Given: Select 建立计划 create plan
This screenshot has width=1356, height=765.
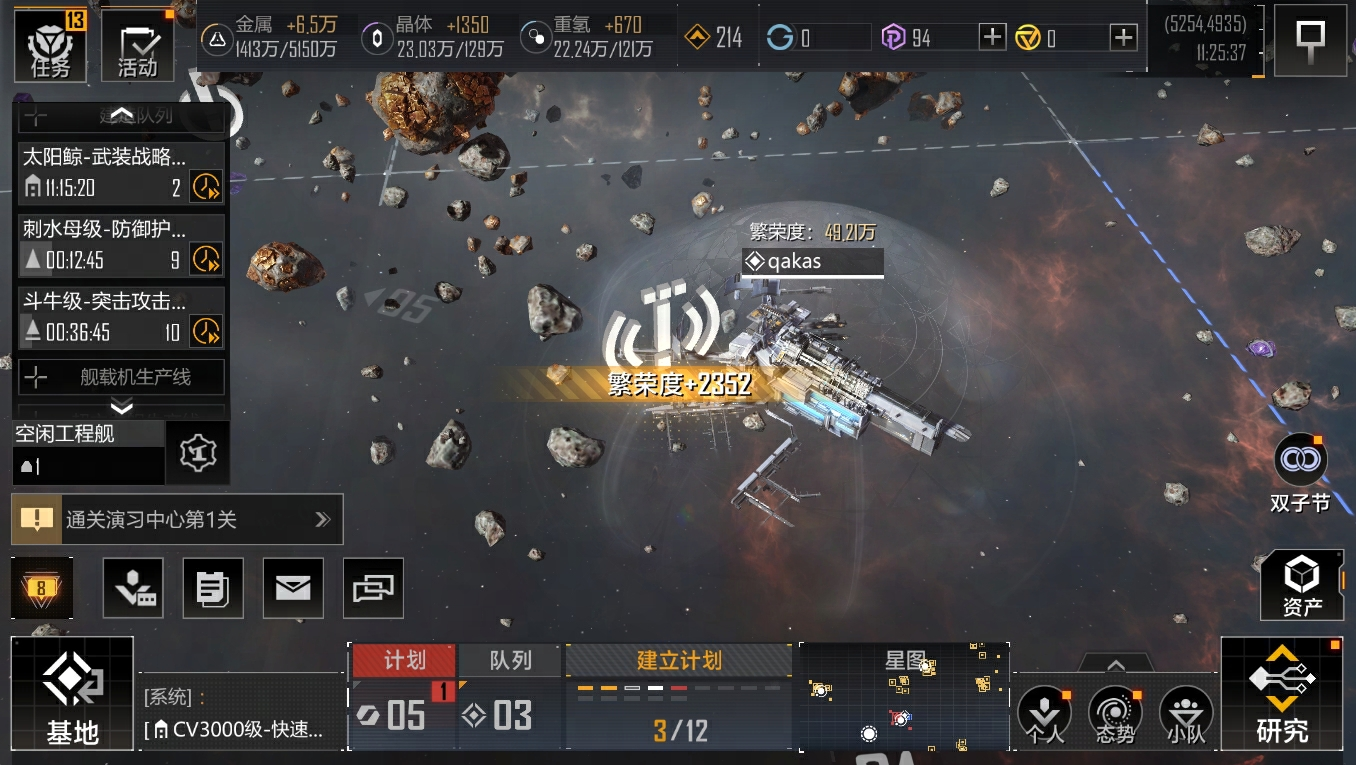Looking at the screenshot, I should (679, 660).
